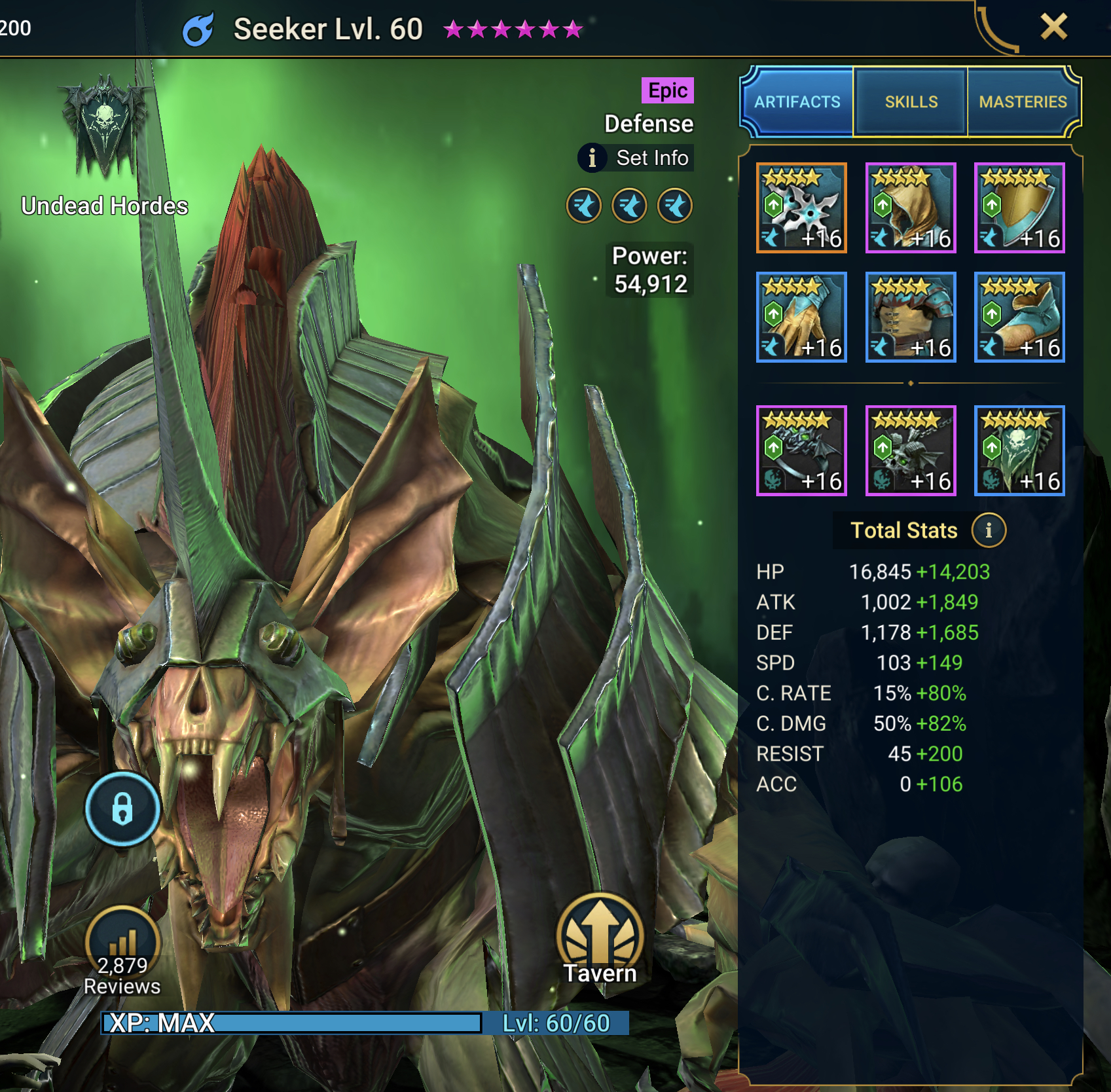Open the chestplate artifact slot
Image resolution: width=1111 pixels, height=1092 pixels.
(x=910, y=318)
